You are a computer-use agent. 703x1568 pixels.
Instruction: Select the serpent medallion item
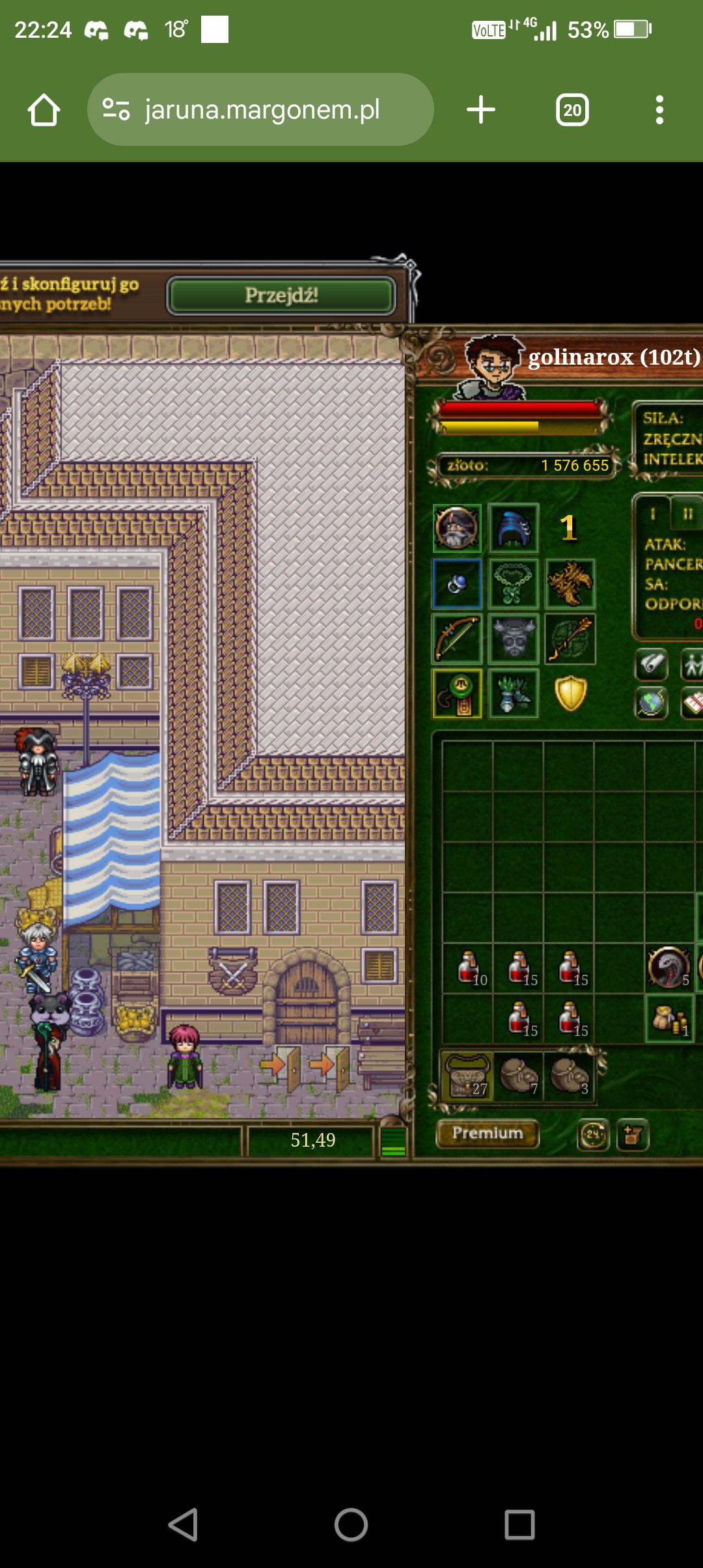(669, 968)
